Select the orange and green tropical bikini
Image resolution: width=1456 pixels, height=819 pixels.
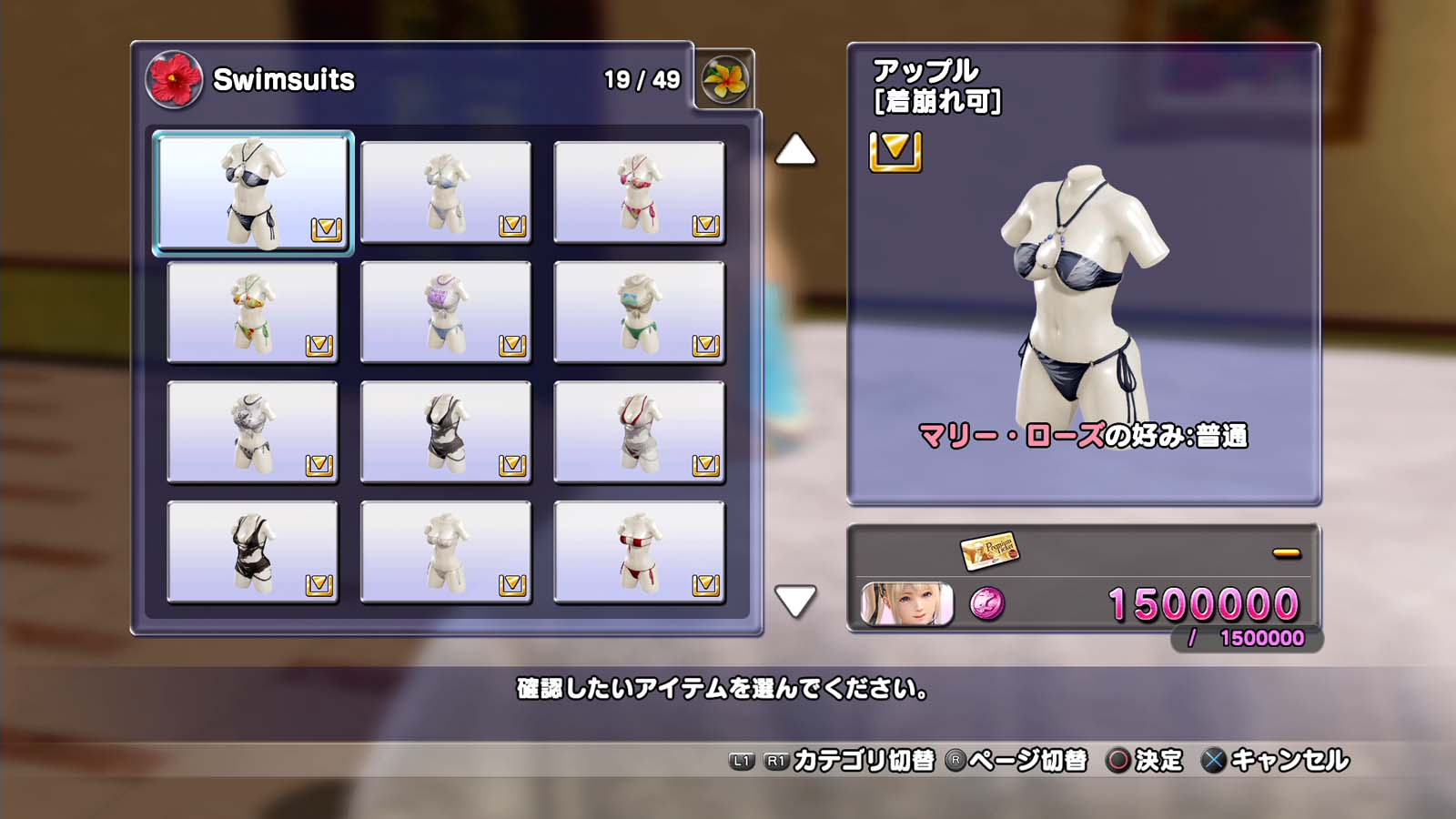pos(252,312)
